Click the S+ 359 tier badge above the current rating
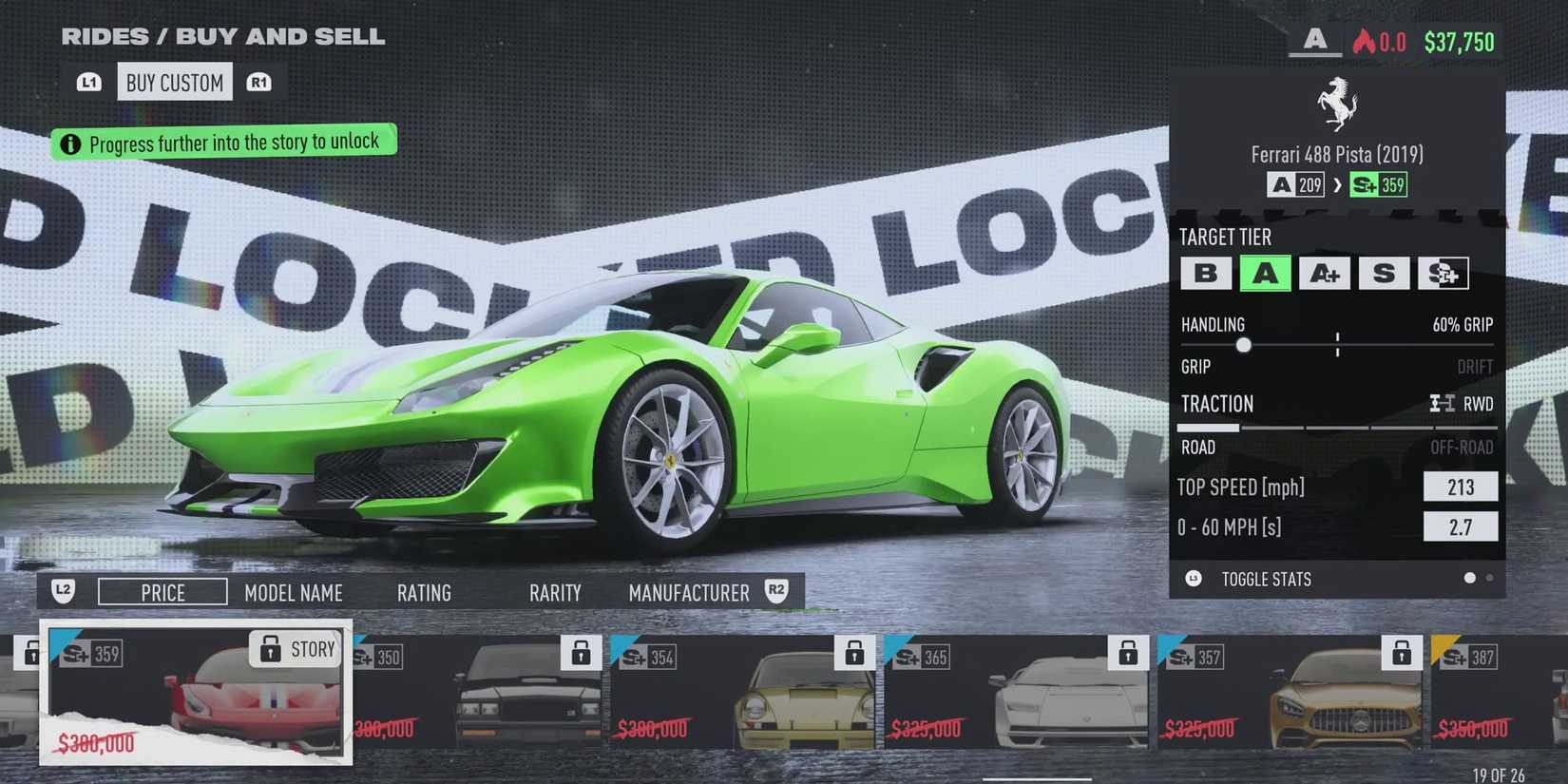Viewport: 1568px width, 784px height. 1377,184
